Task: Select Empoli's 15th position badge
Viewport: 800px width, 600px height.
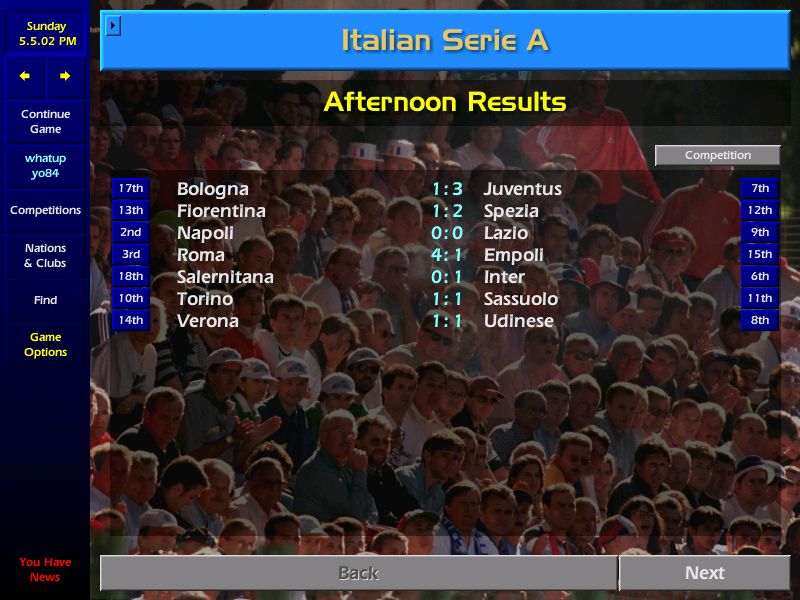Action: [x=760, y=255]
